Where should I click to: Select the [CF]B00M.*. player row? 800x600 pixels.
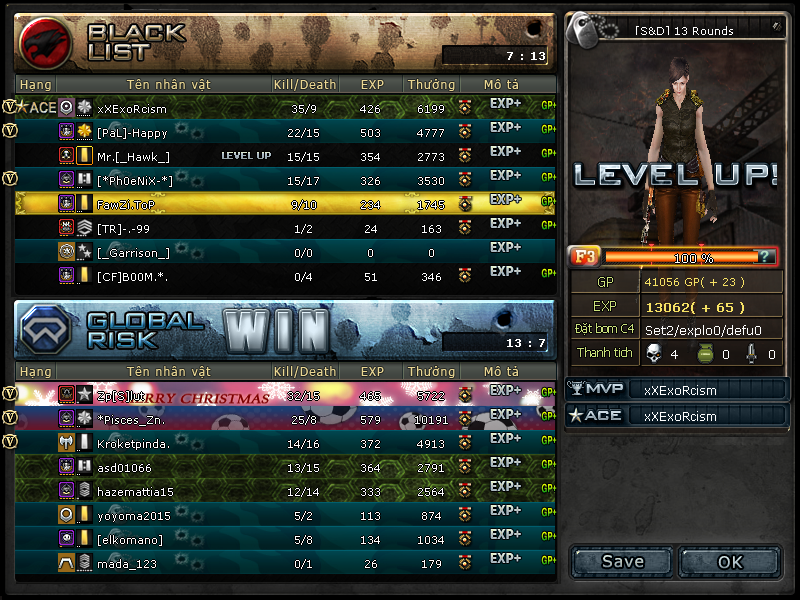[x=132, y=276]
